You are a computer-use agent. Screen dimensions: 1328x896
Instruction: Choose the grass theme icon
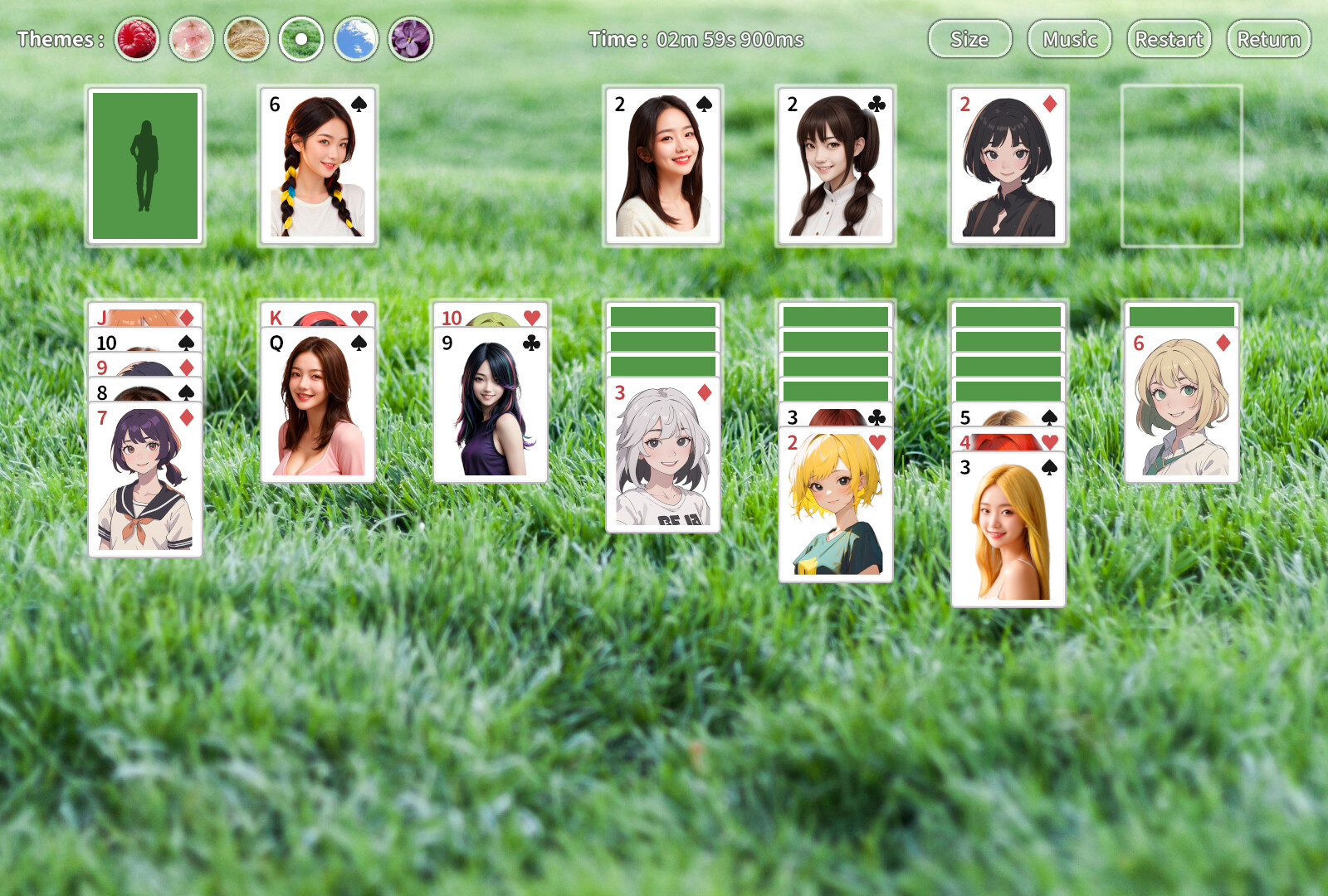coord(302,38)
